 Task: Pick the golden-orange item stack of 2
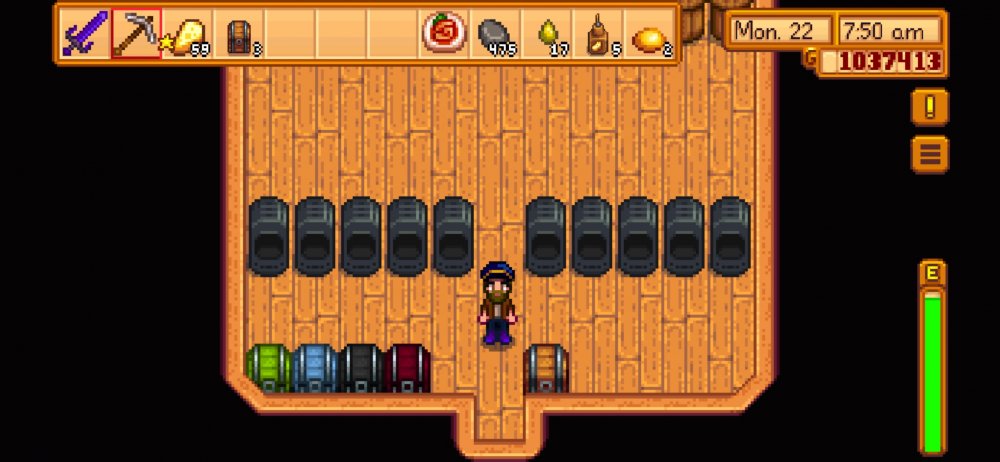(650, 35)
